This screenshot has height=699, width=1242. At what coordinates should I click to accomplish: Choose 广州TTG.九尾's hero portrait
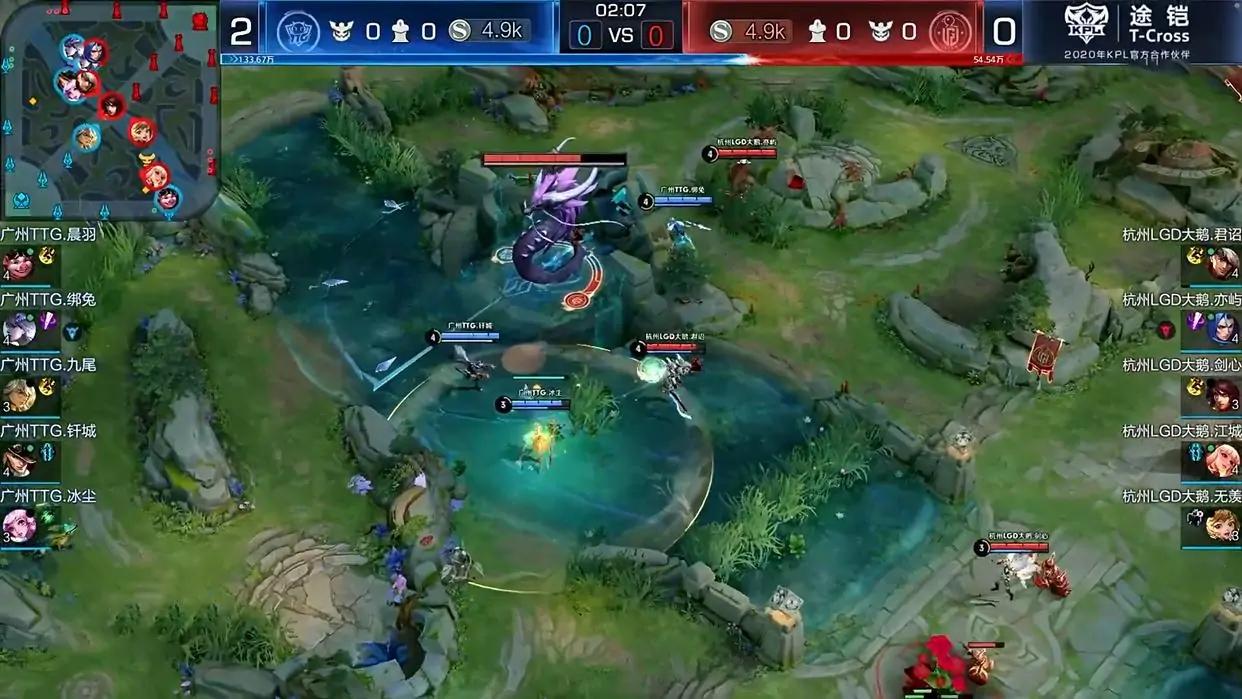coord(17,396)
